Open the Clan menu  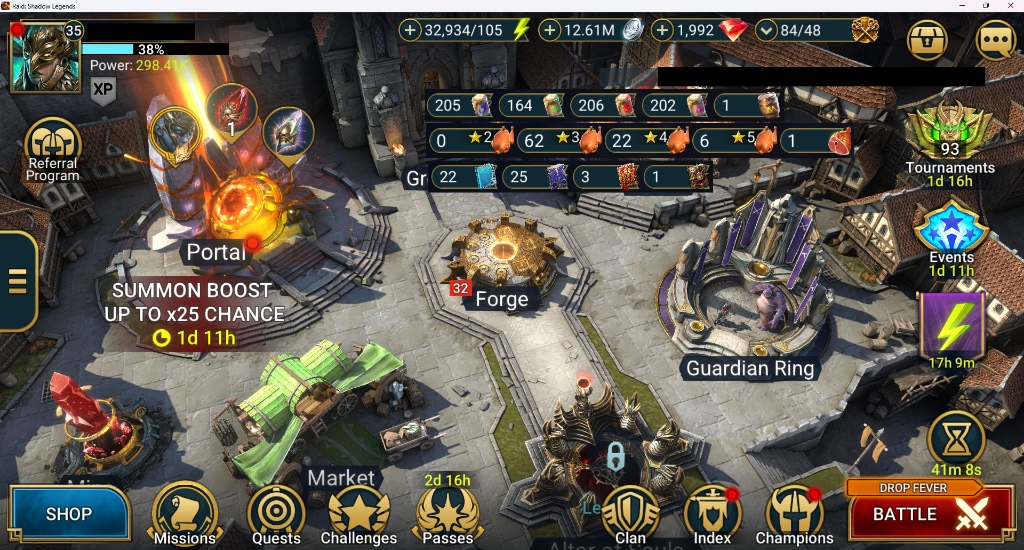pos(630,514)
